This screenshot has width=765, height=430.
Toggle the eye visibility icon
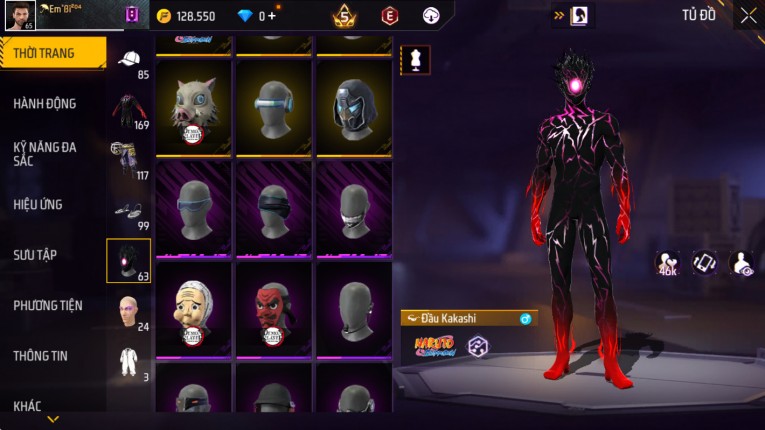(x=742, y=263)
